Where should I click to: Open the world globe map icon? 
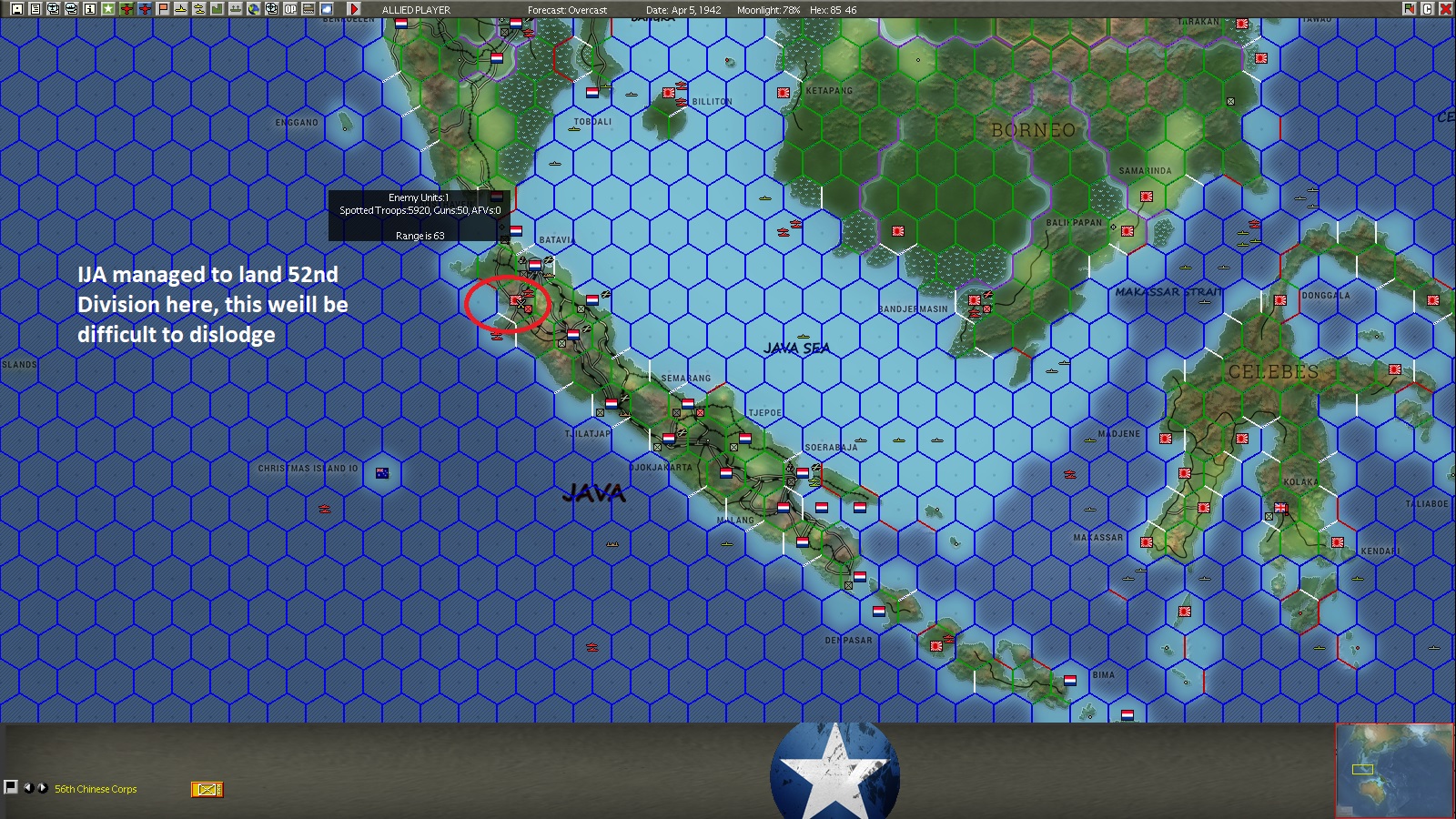pyautogui.click(x=253, y=9)
